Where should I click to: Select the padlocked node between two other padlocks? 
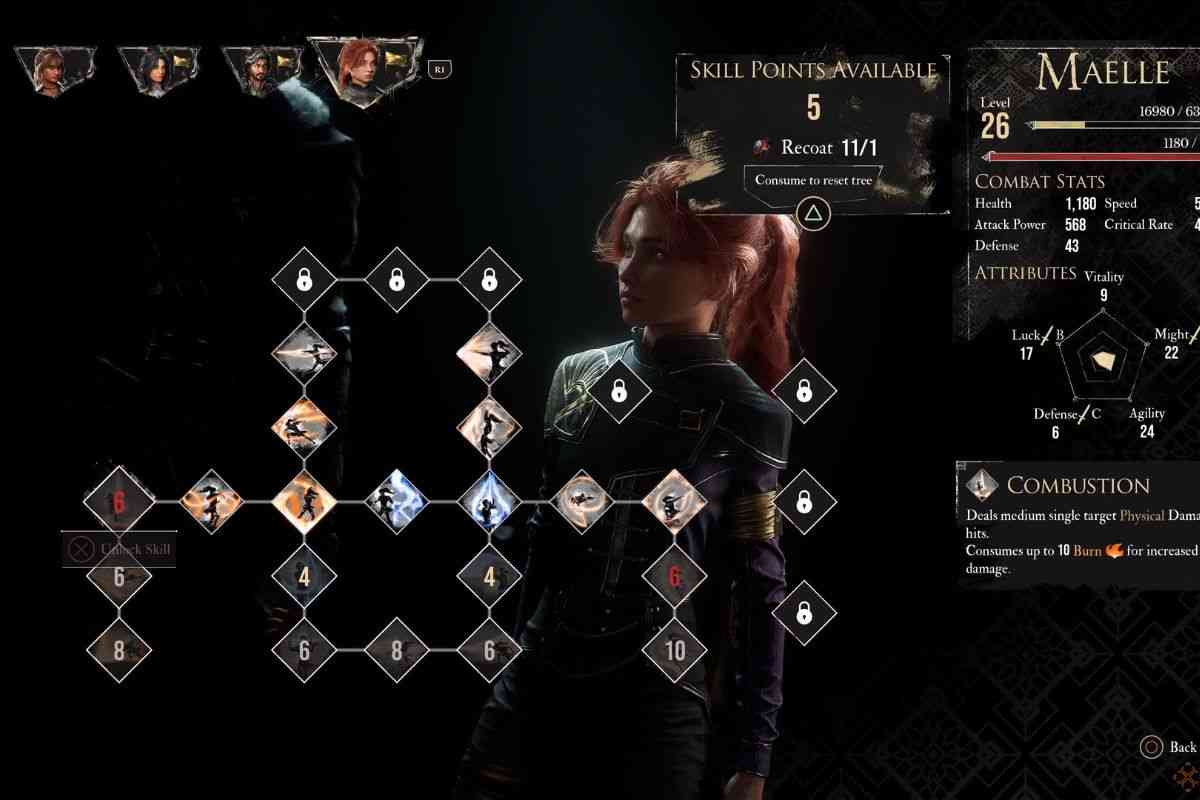coord(396,279)
